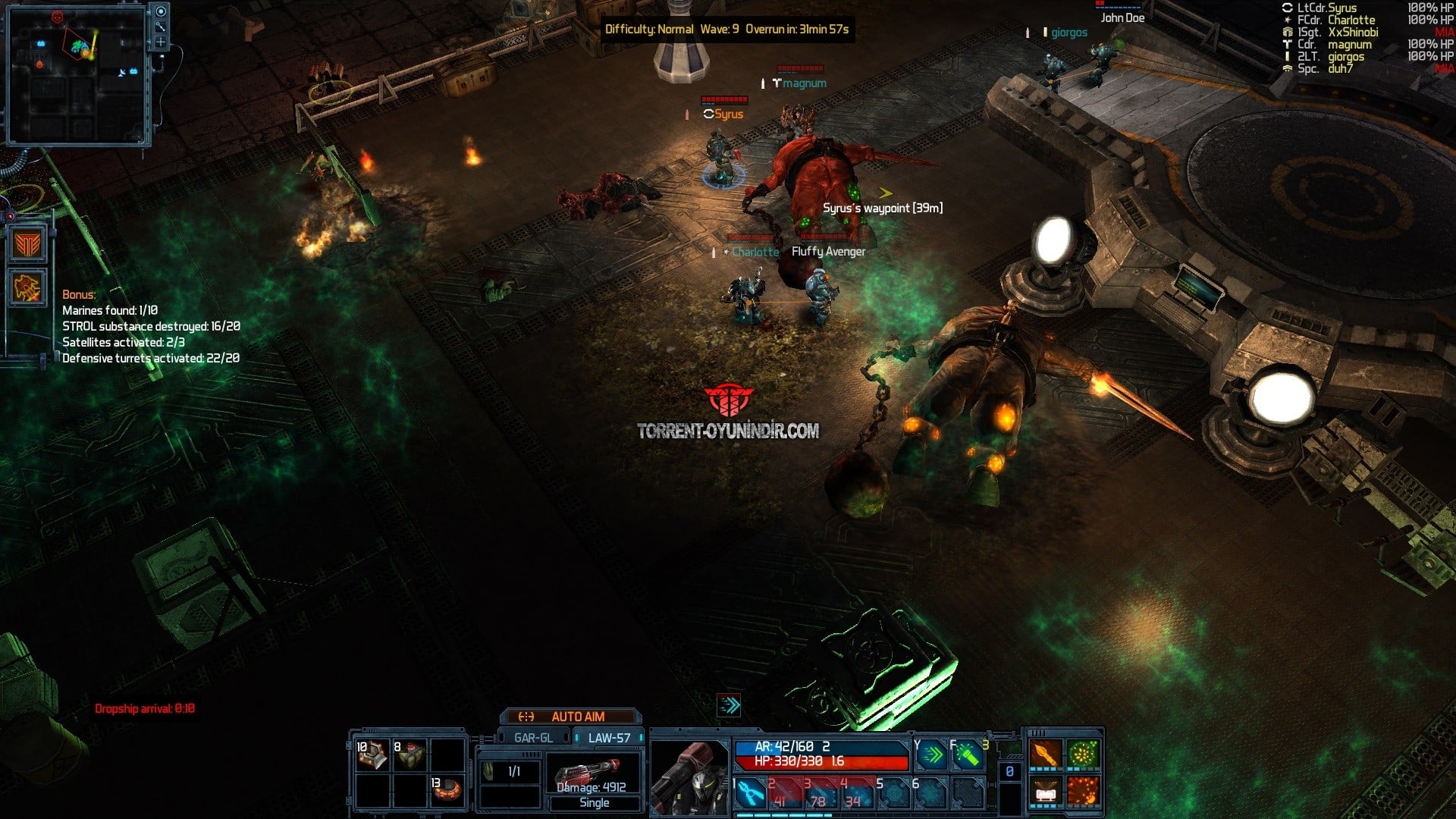Viewport: 1456px width, 819px height.
Task: Use the inventory item with count 10
Action: point(372,755)
